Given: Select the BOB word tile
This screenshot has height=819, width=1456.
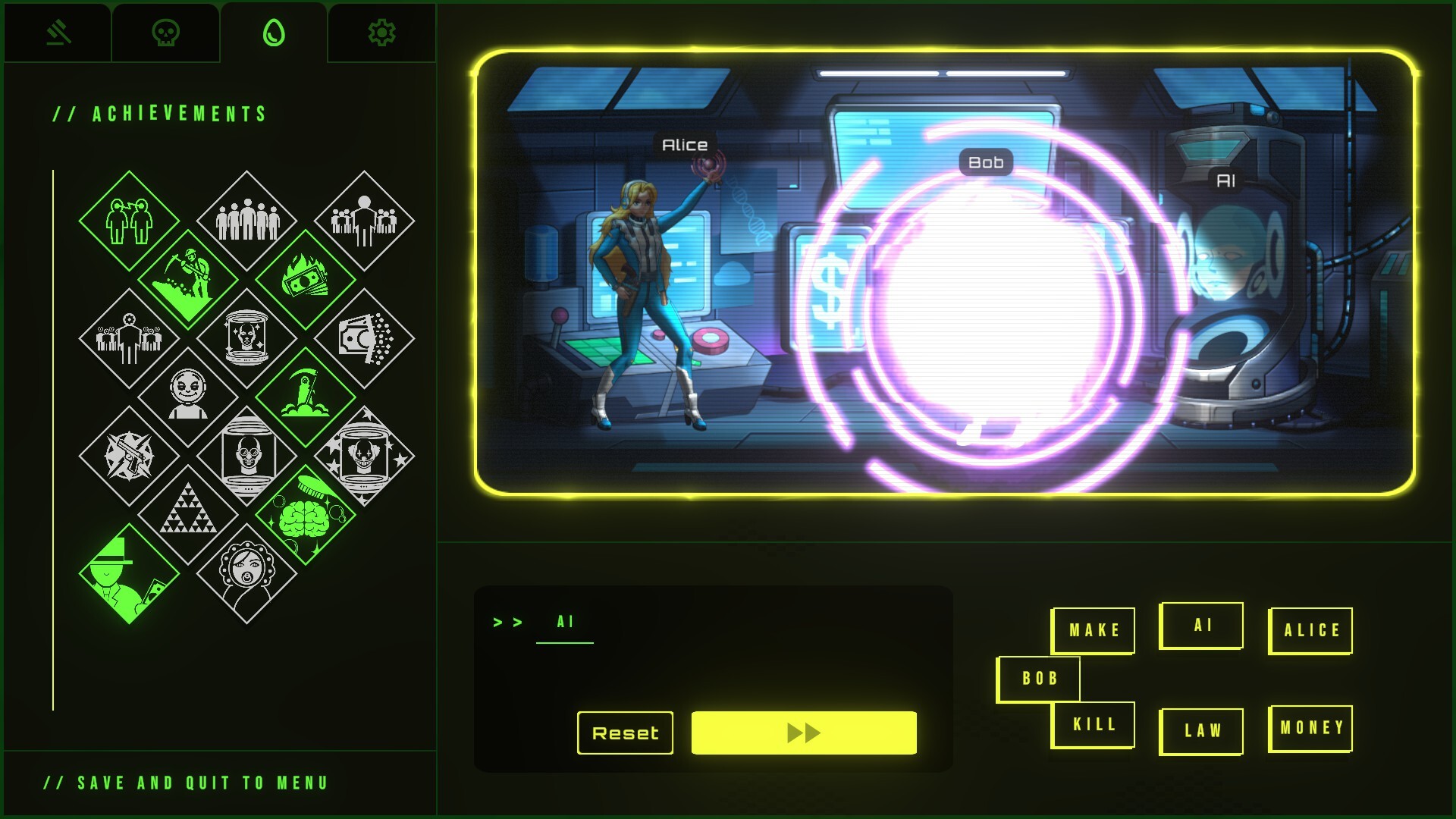Looking at the screenshot, I should click(x=1039, y=679).
